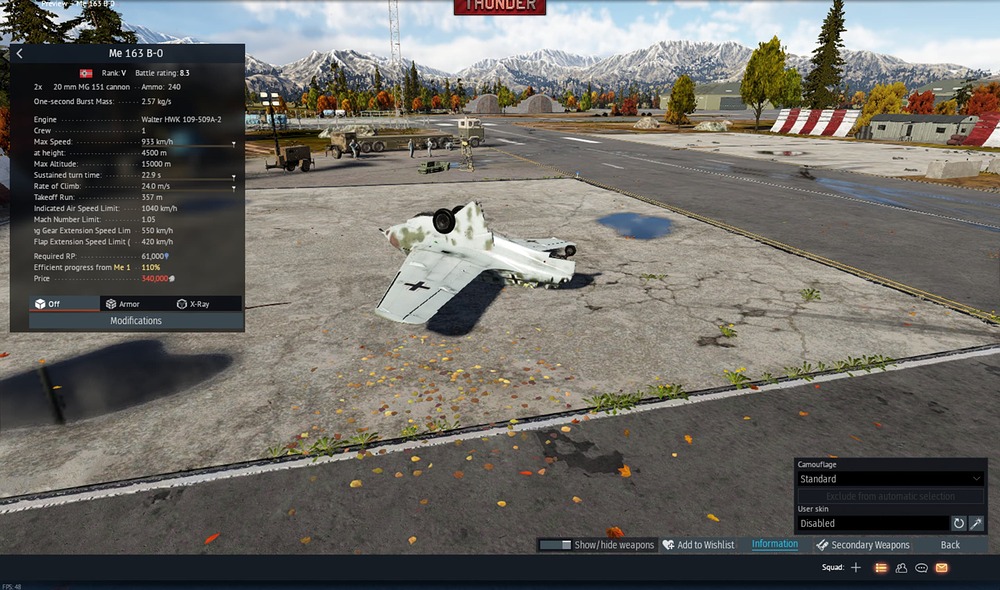Go Back from vehicle preview
This screenshot has width=1000, height=590.
(x=950, y=545)
